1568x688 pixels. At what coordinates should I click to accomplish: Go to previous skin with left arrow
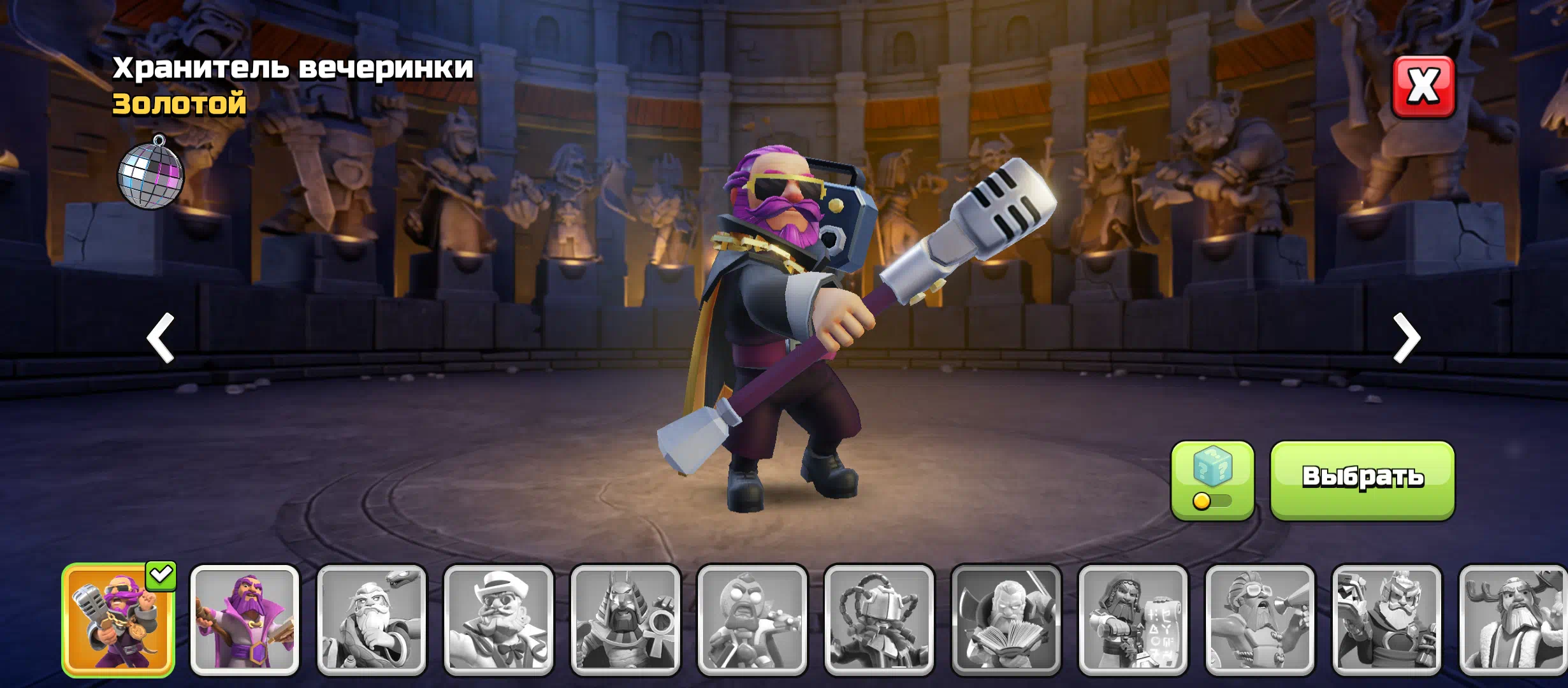pos(161,338)
